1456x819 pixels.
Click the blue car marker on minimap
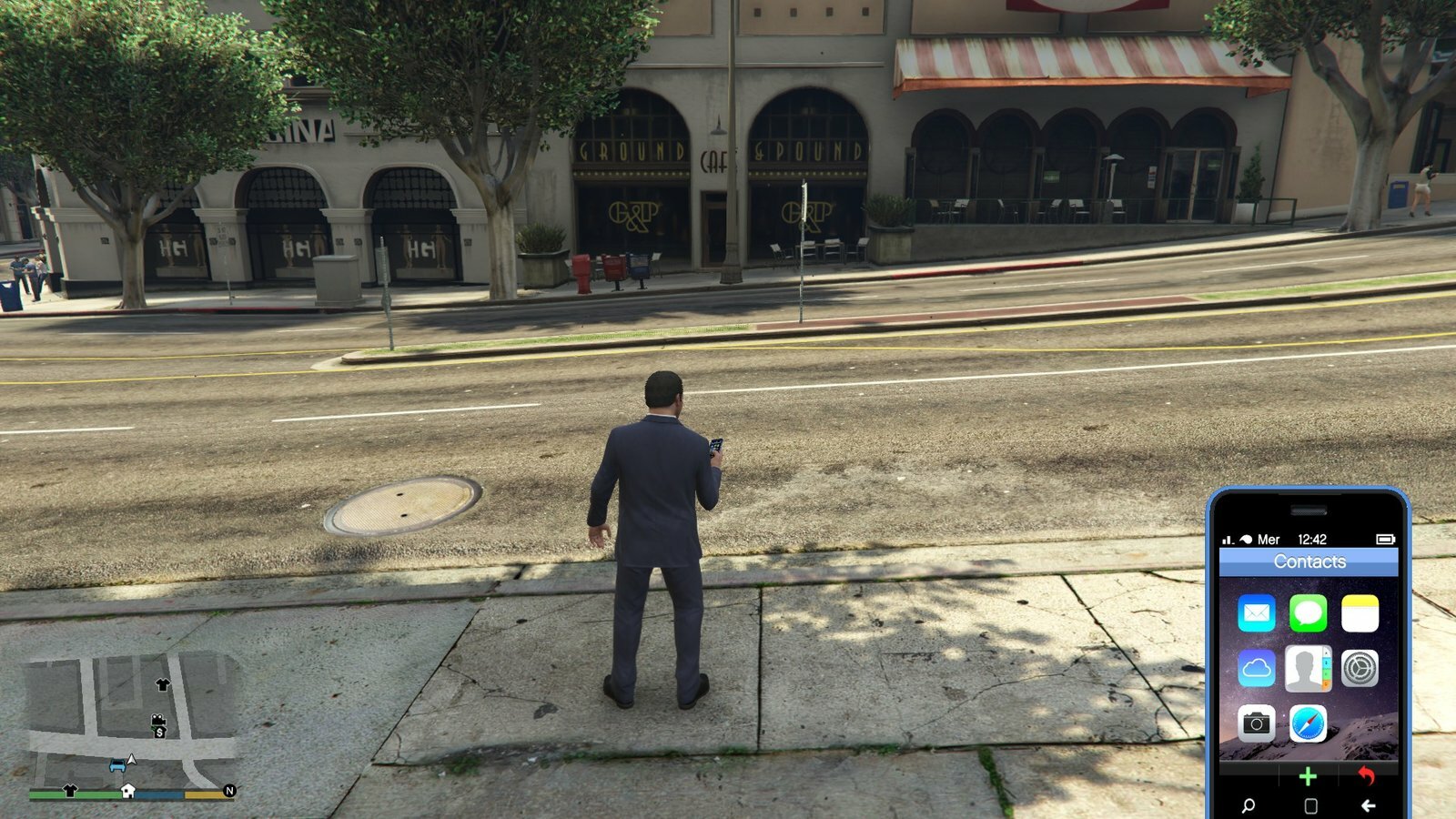pyautogui.click(x=117, y=765)
